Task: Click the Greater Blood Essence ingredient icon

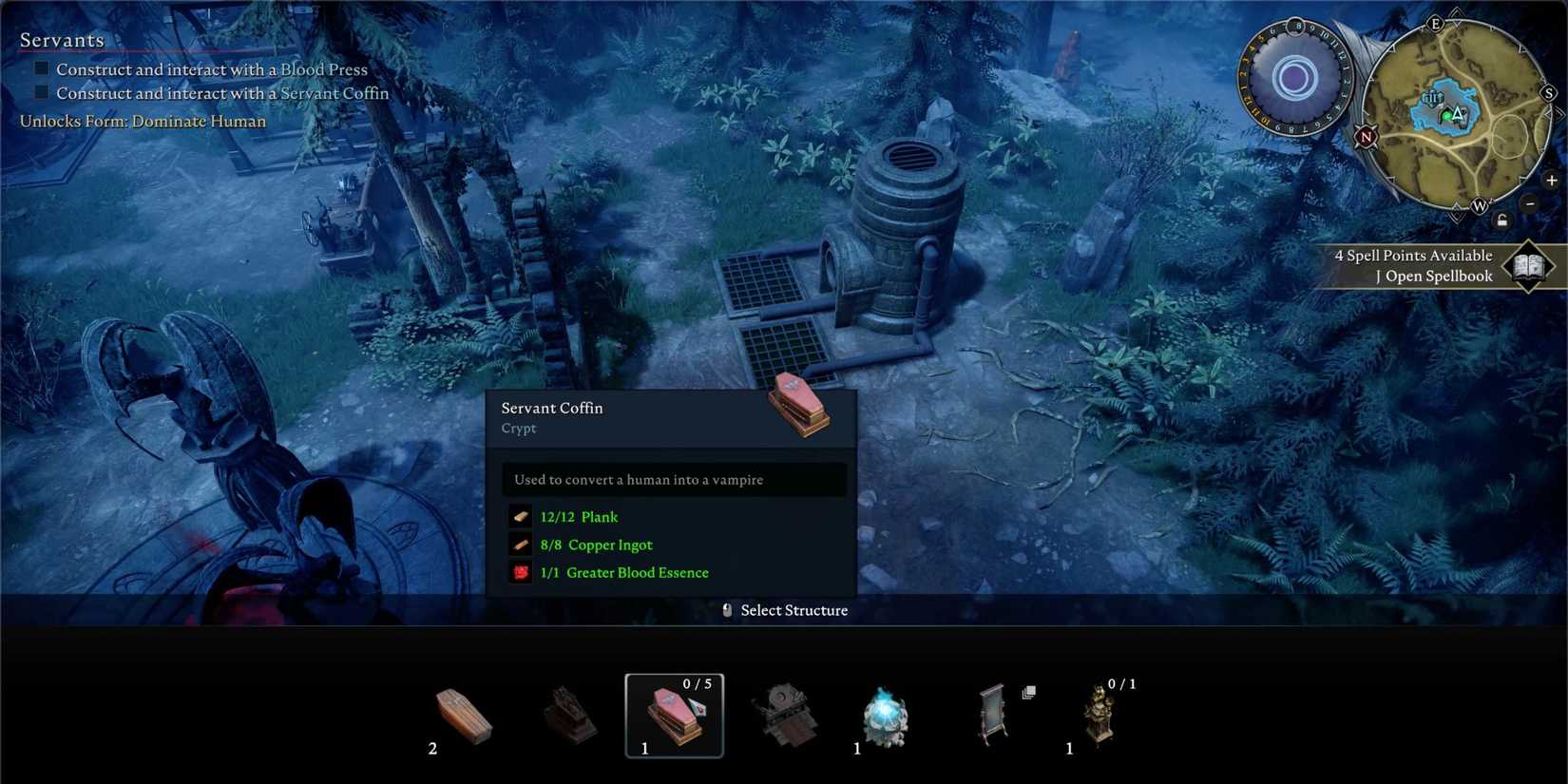Action: click(521, 572)
